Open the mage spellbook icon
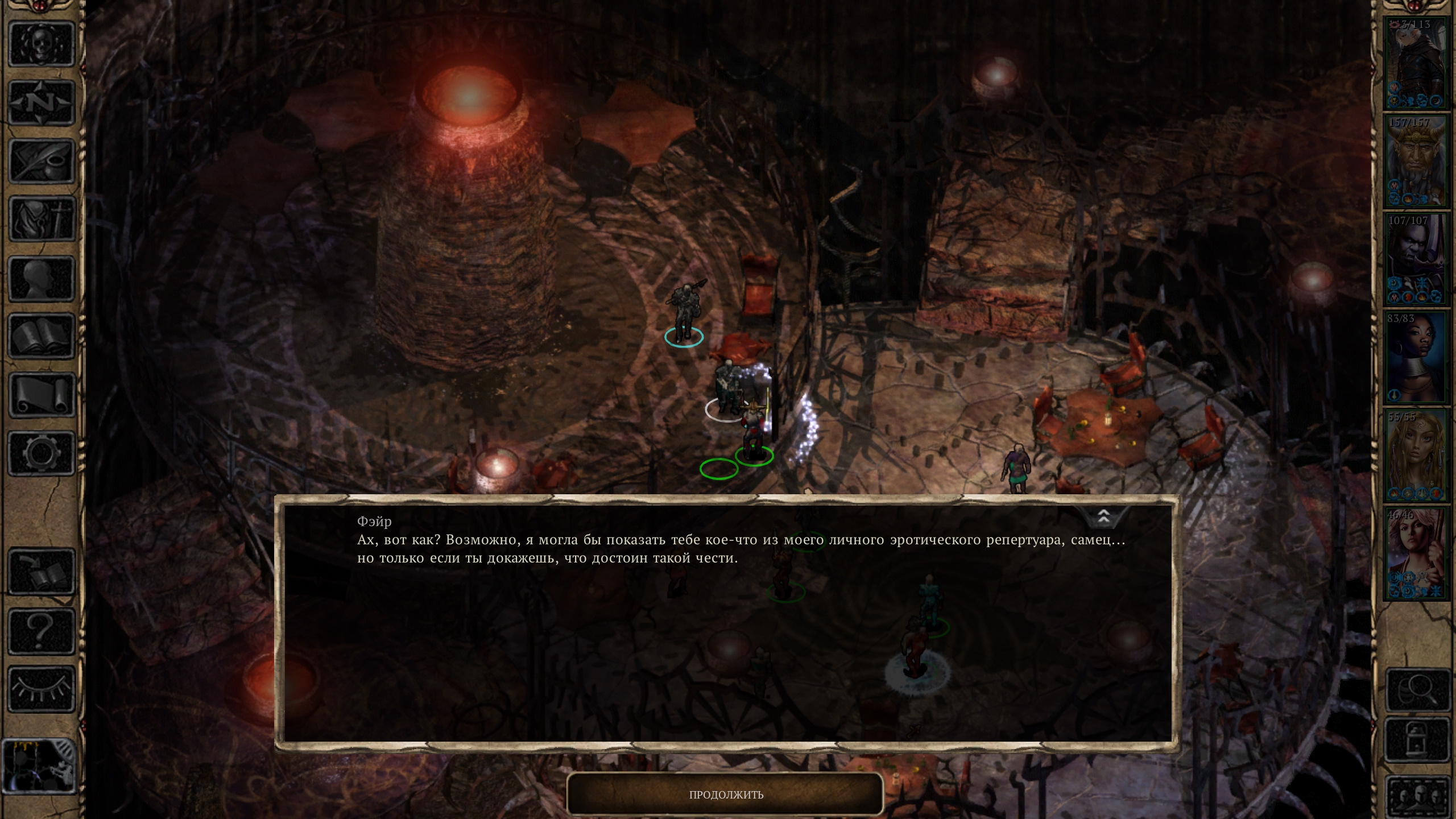This screenshot has width=1456, height=819. point(42,337)
